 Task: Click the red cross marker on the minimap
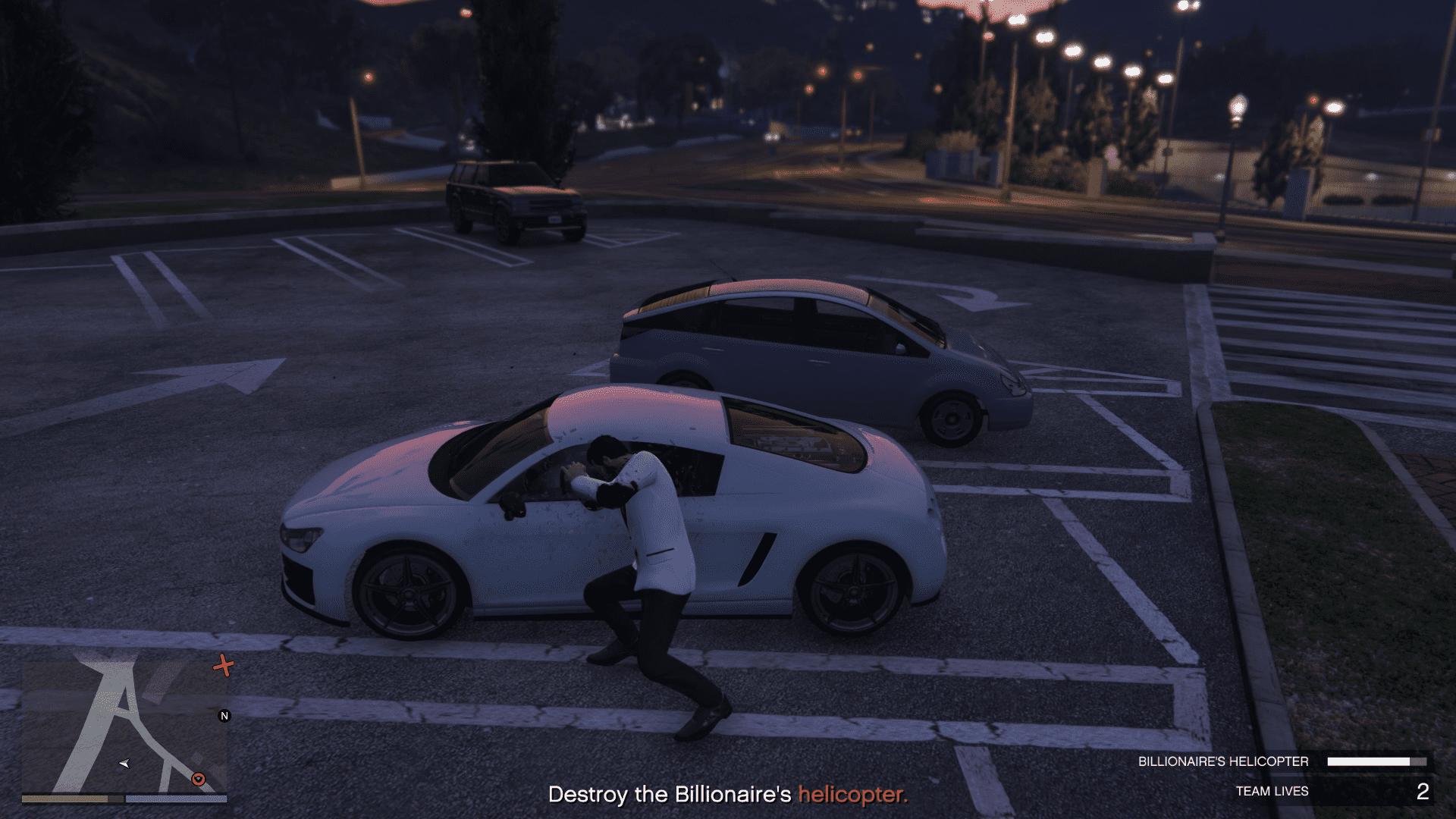click(223, 666)
